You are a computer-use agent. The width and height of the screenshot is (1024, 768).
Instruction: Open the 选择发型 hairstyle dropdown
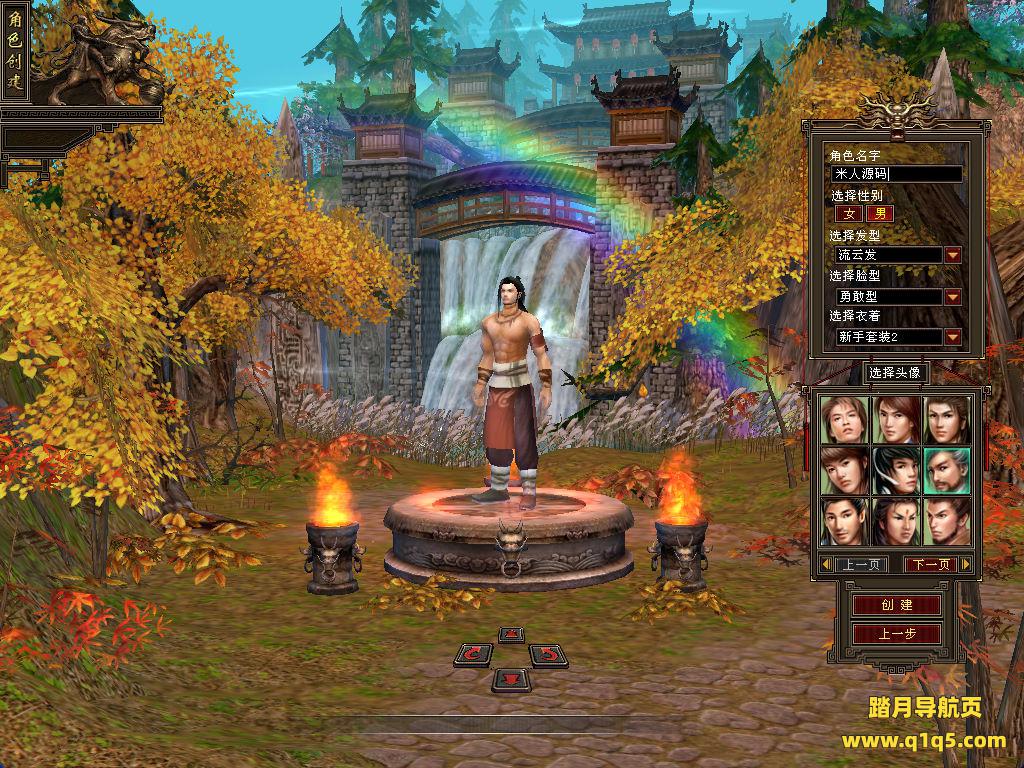pos(953,255)
